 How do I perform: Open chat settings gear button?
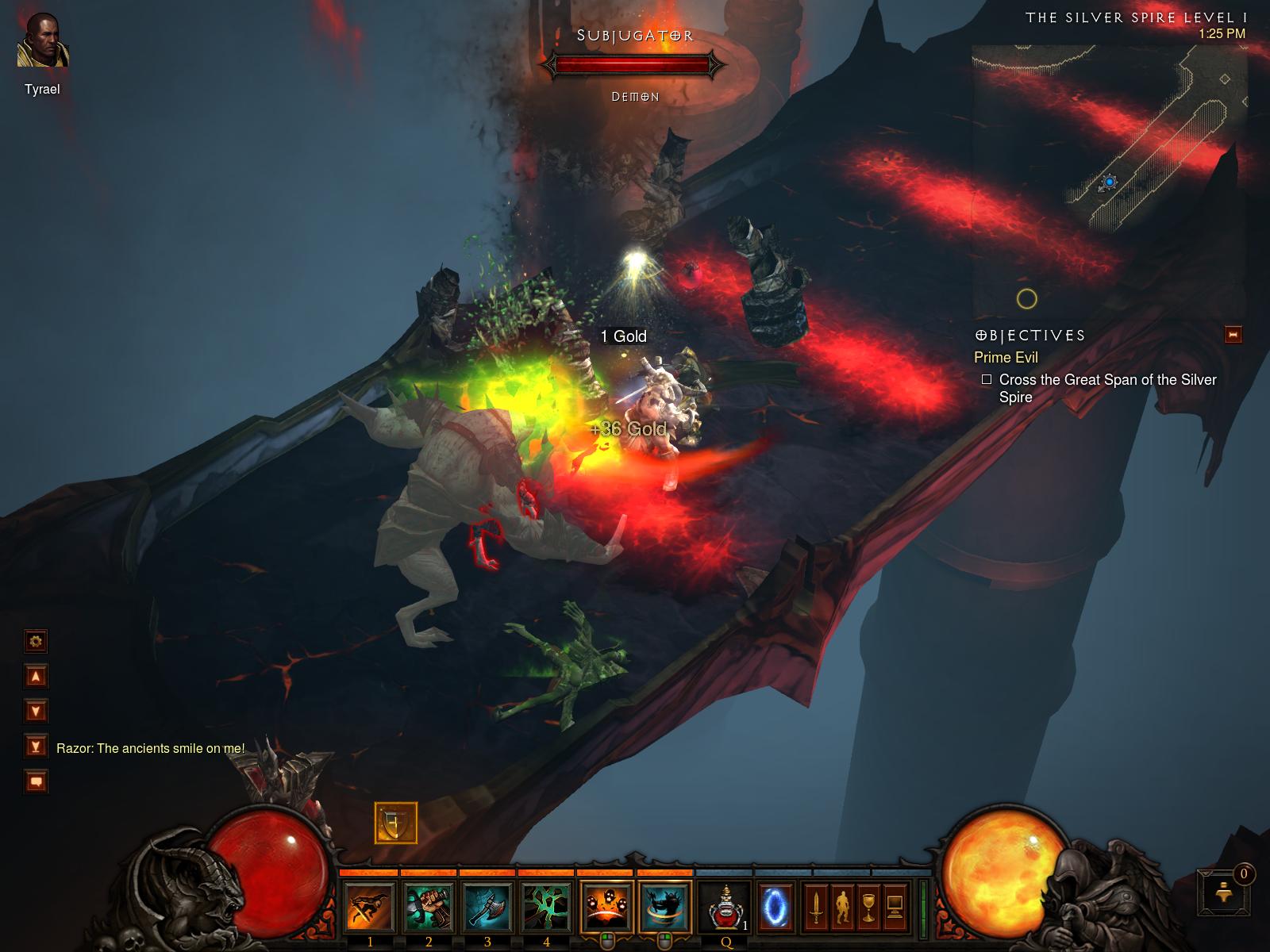coord(36,641)
